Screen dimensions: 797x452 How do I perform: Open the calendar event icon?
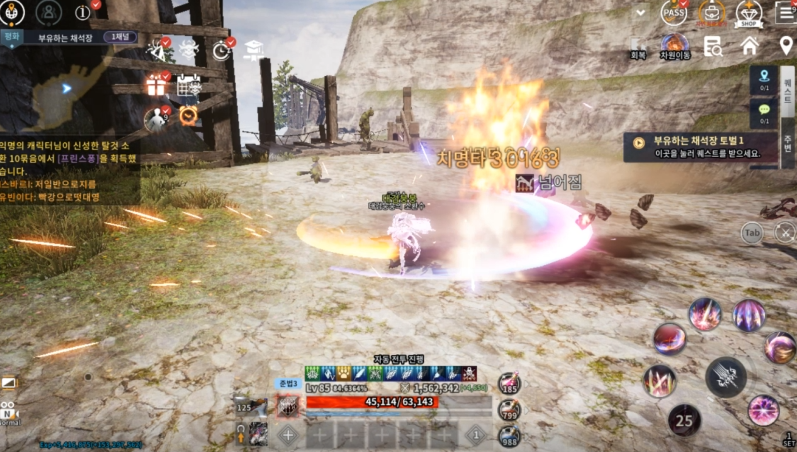pos(188,86)
